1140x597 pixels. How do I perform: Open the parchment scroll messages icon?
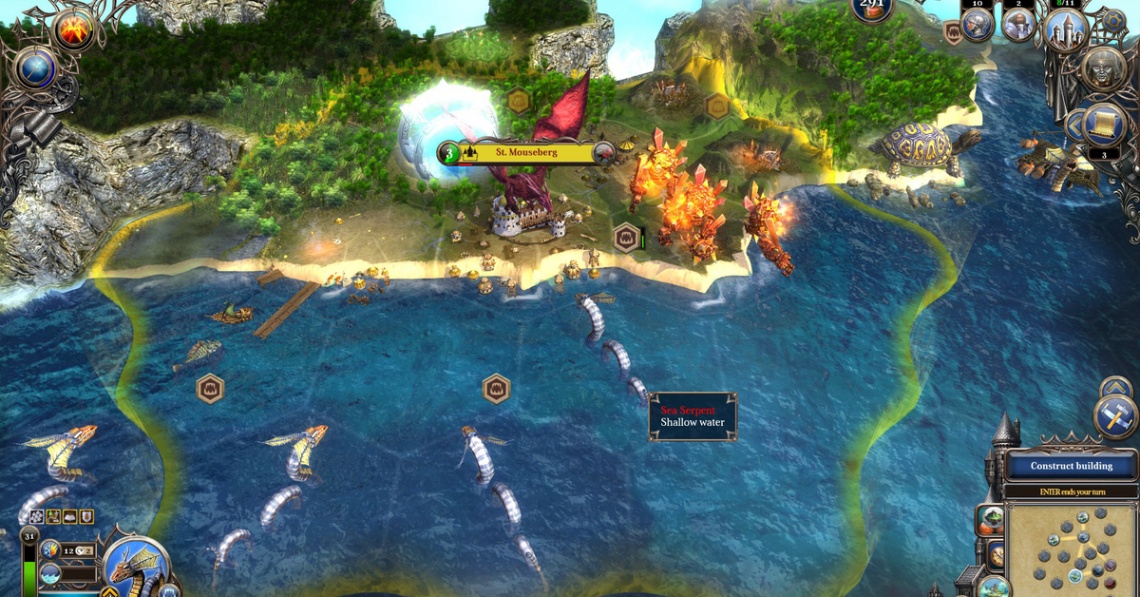coord(1104,123)
